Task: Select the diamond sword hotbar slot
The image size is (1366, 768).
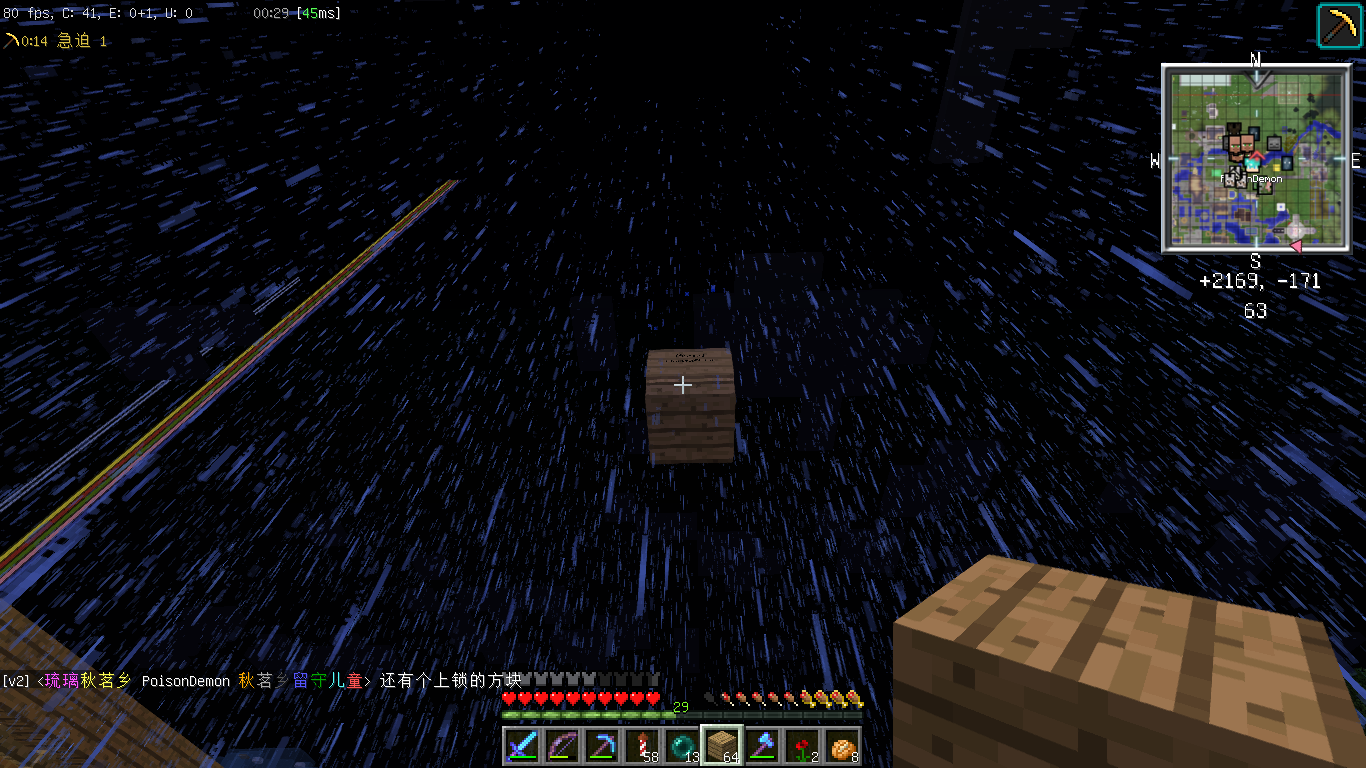Action: [x=522, y=746]
